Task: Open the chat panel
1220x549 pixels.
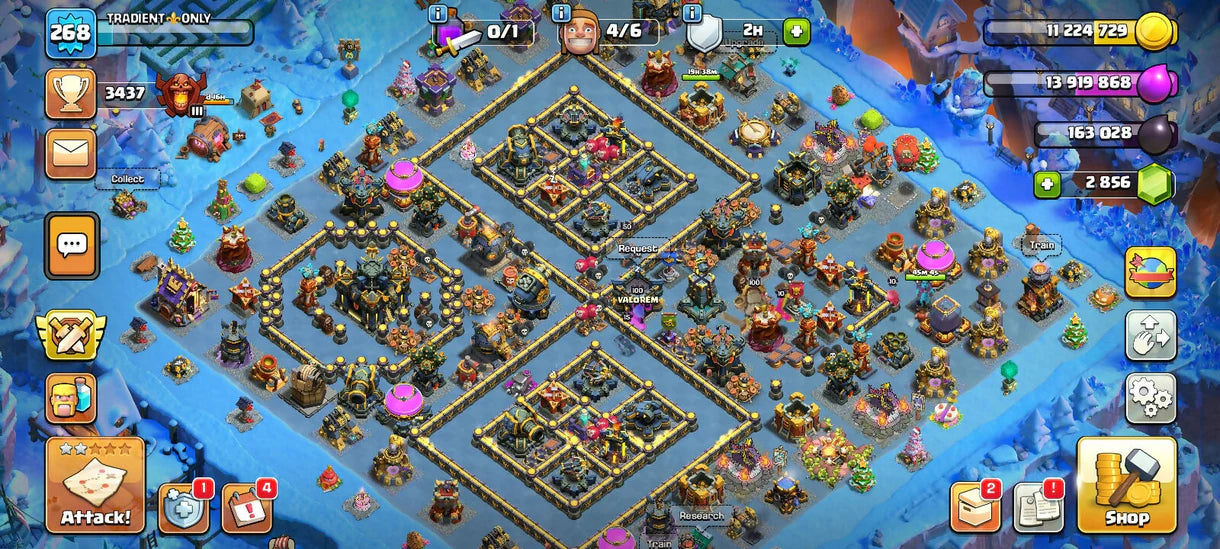Action: click(72, 245)
